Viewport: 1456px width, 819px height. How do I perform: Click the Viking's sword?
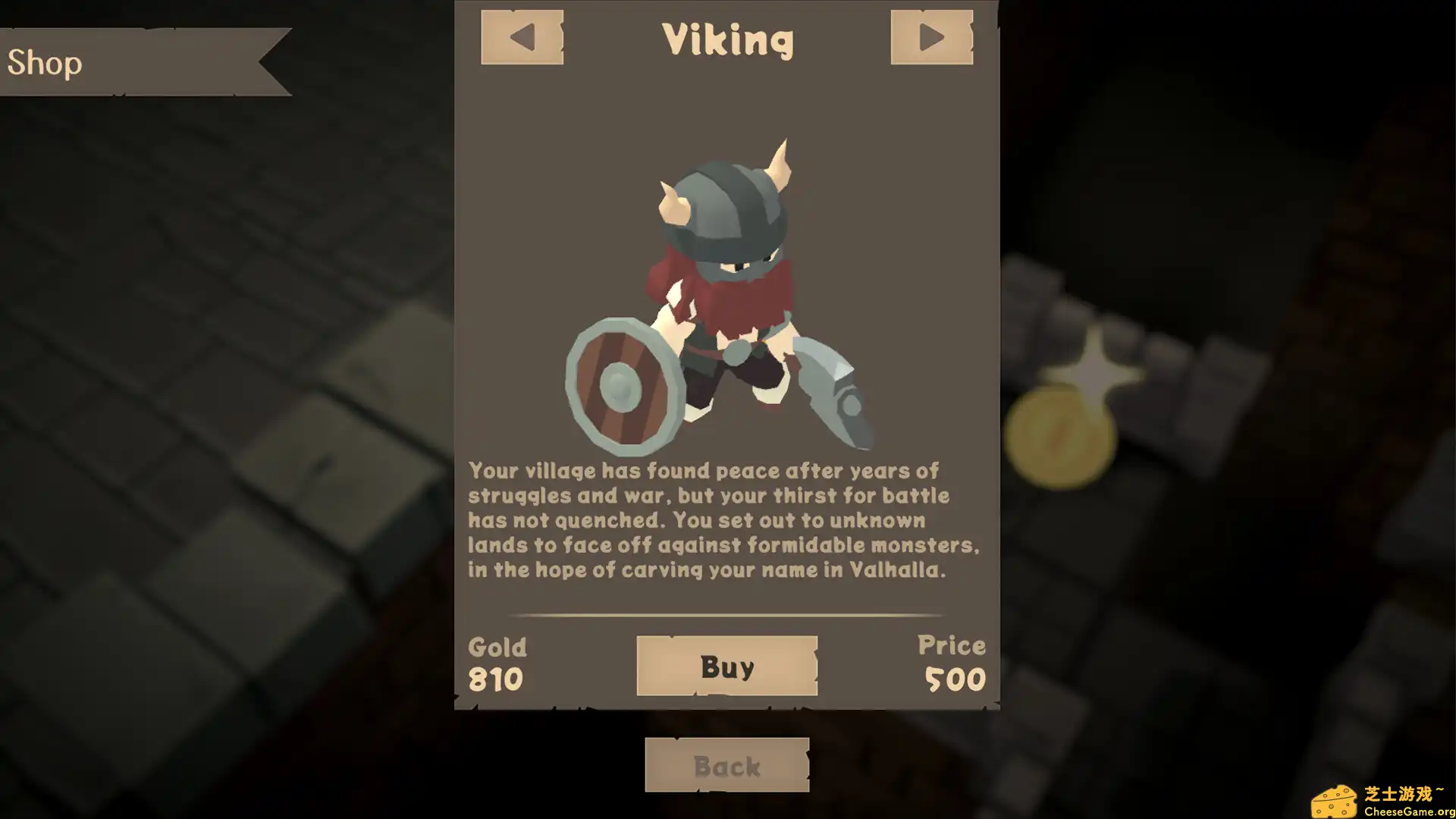pos(830,394)
